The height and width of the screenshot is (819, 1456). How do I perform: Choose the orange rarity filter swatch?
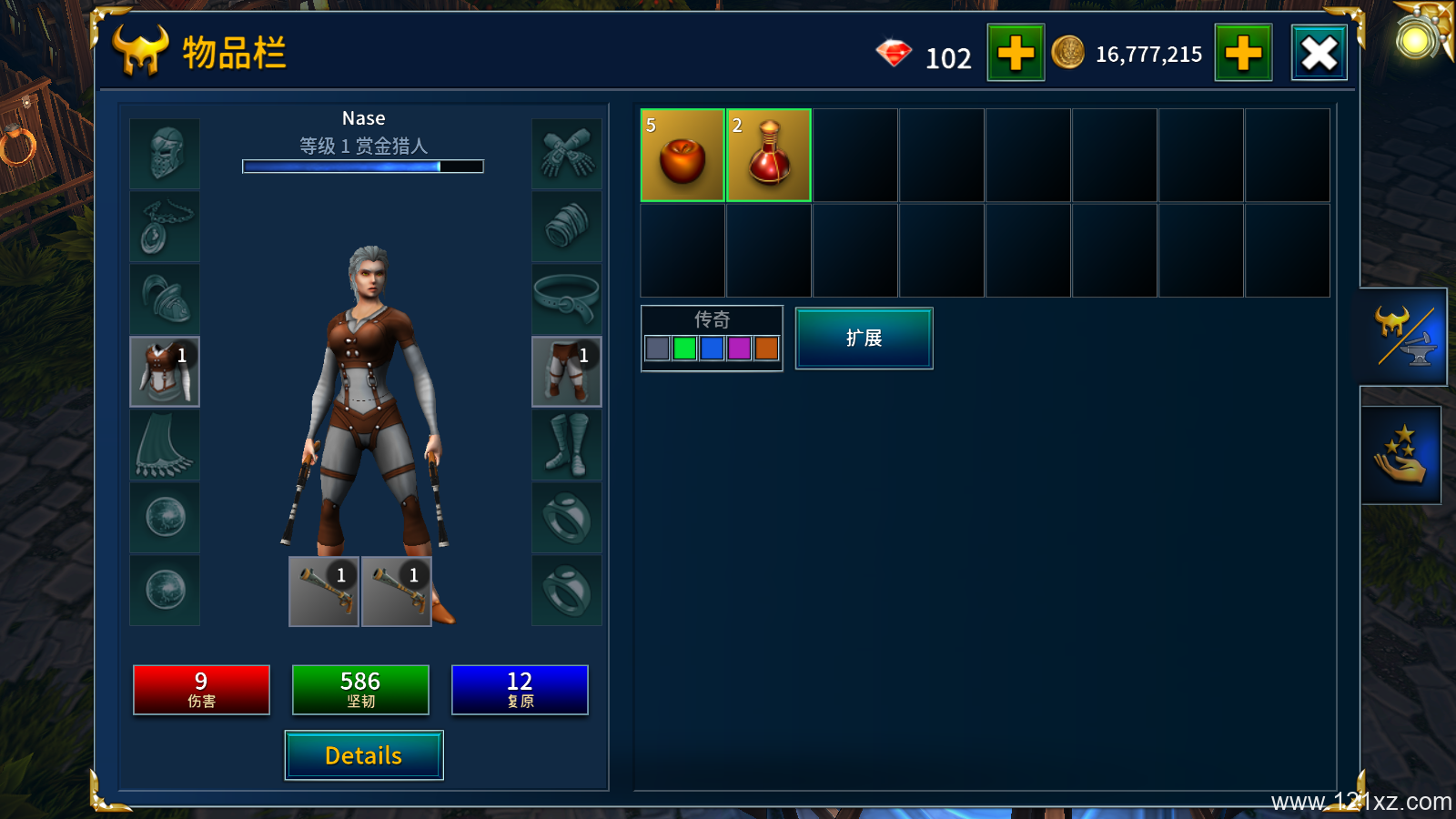tap(767, 348)
